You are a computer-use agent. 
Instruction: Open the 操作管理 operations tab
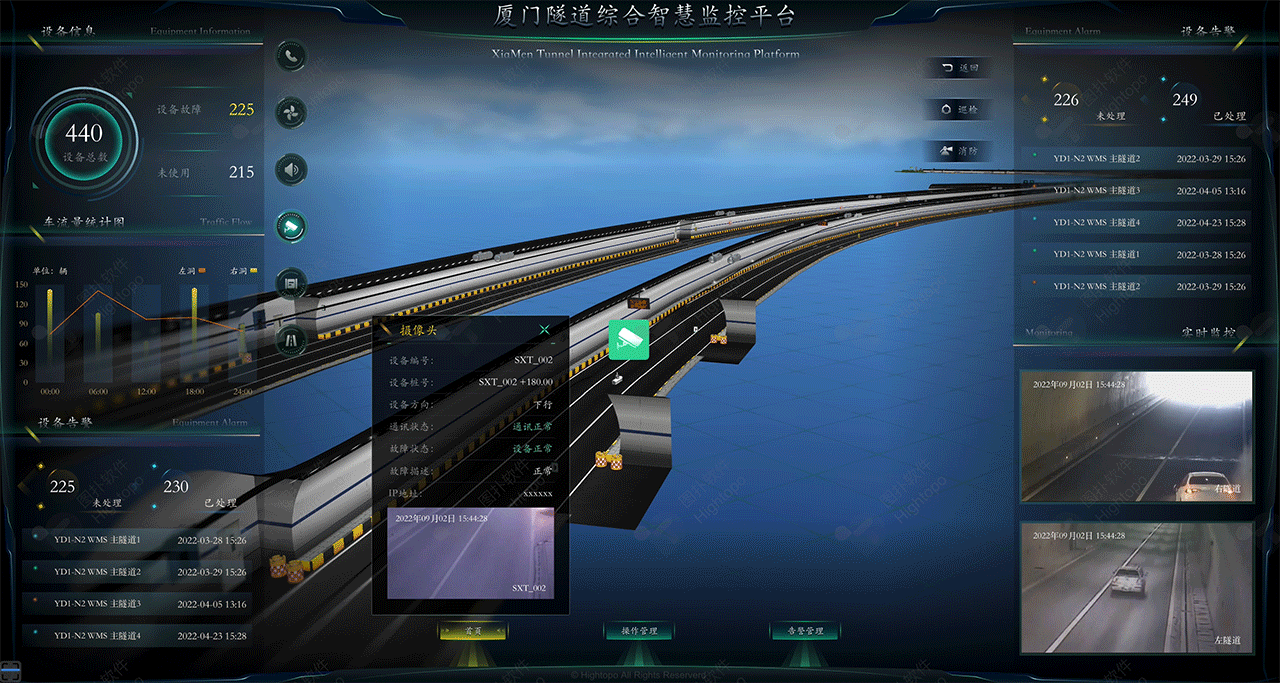point(639,631)
